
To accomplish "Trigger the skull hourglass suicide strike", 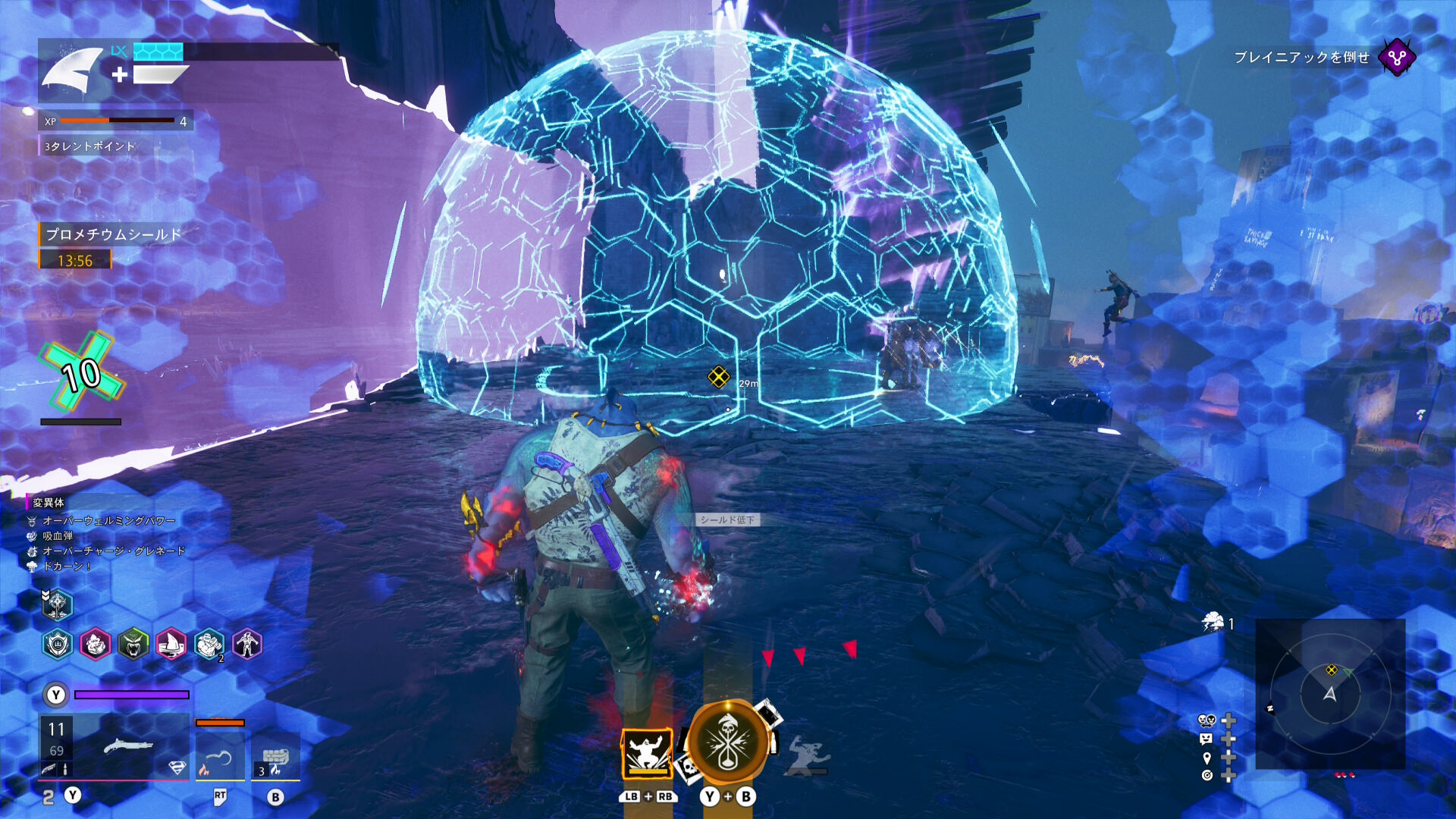I will (x=728, y=743).
